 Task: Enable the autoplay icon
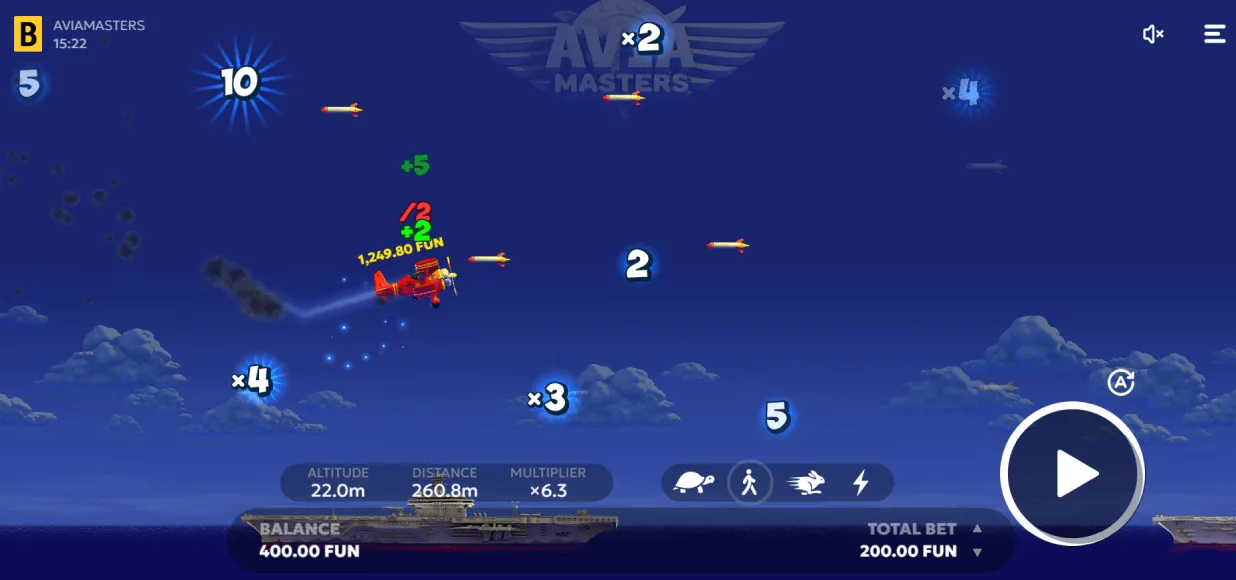tap(1121, 382)
